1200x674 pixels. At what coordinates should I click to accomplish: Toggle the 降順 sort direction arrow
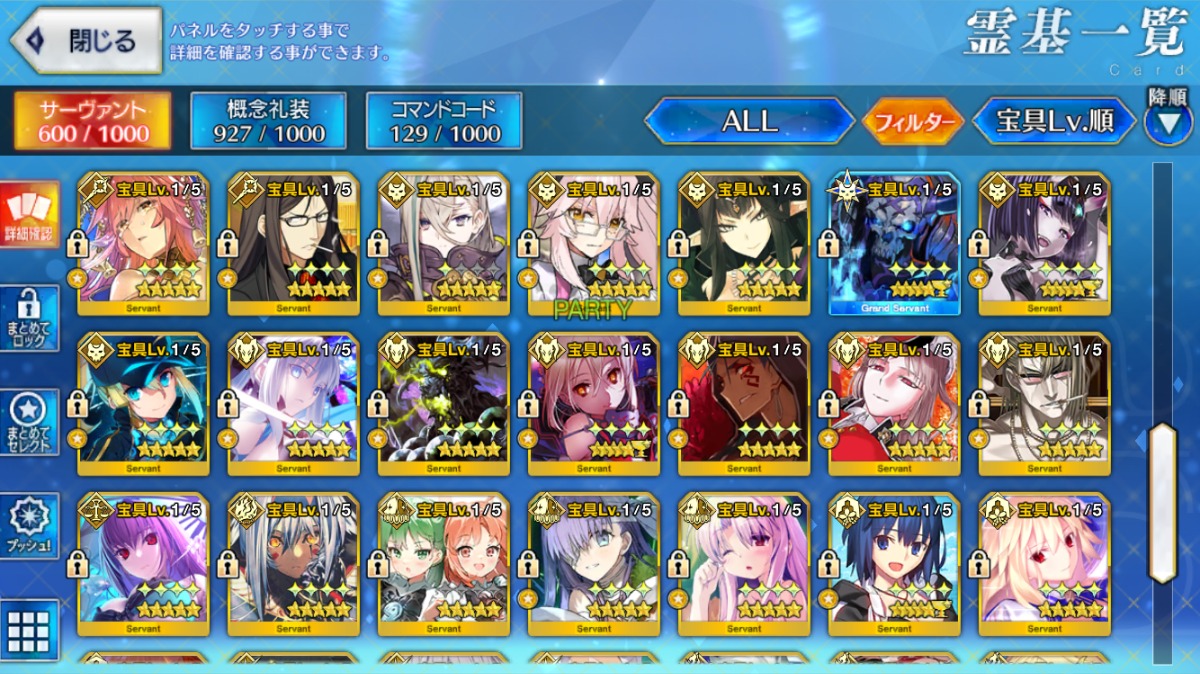(1168, 121)
